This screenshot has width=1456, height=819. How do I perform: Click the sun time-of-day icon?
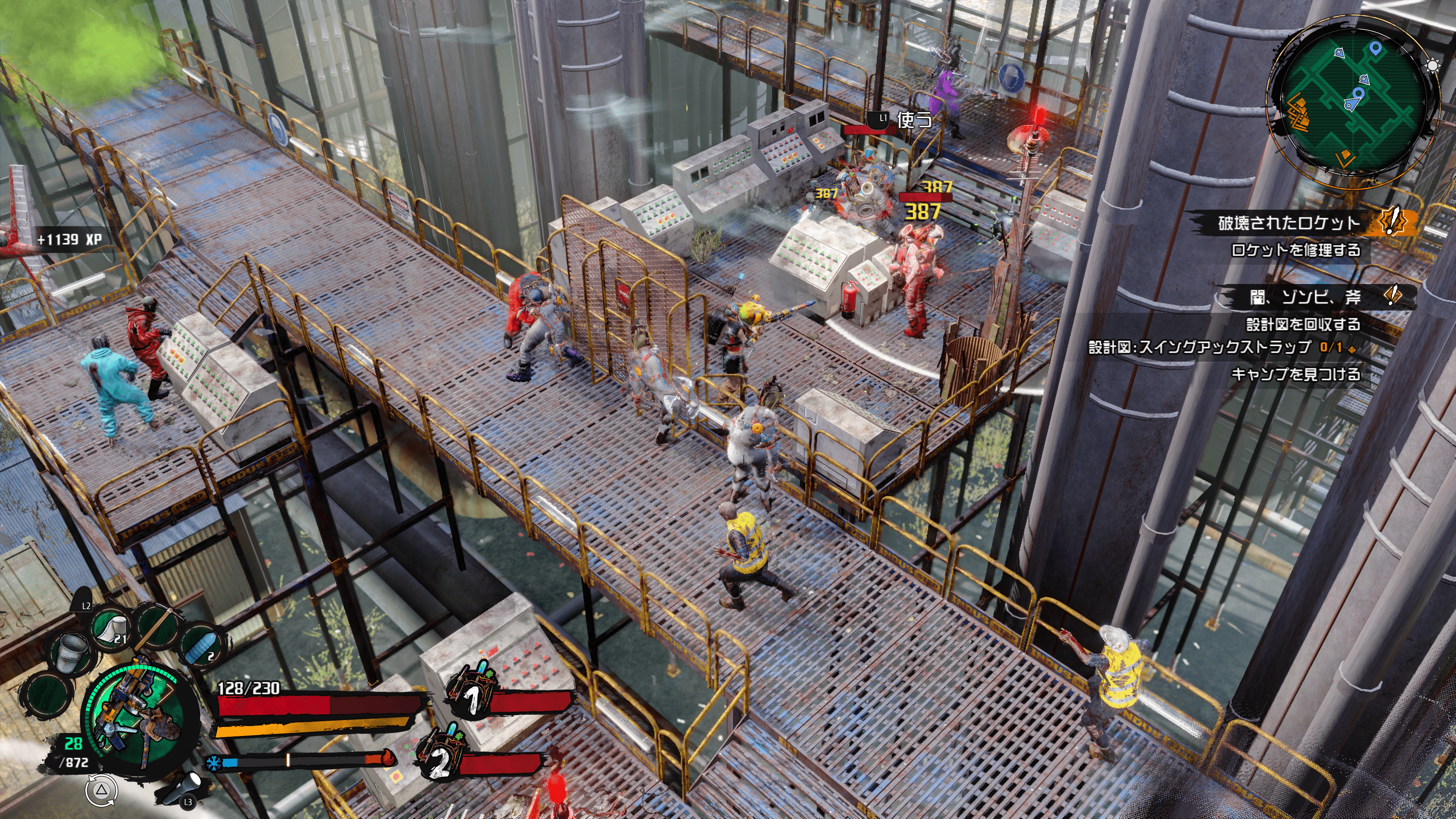point(1433,66)
